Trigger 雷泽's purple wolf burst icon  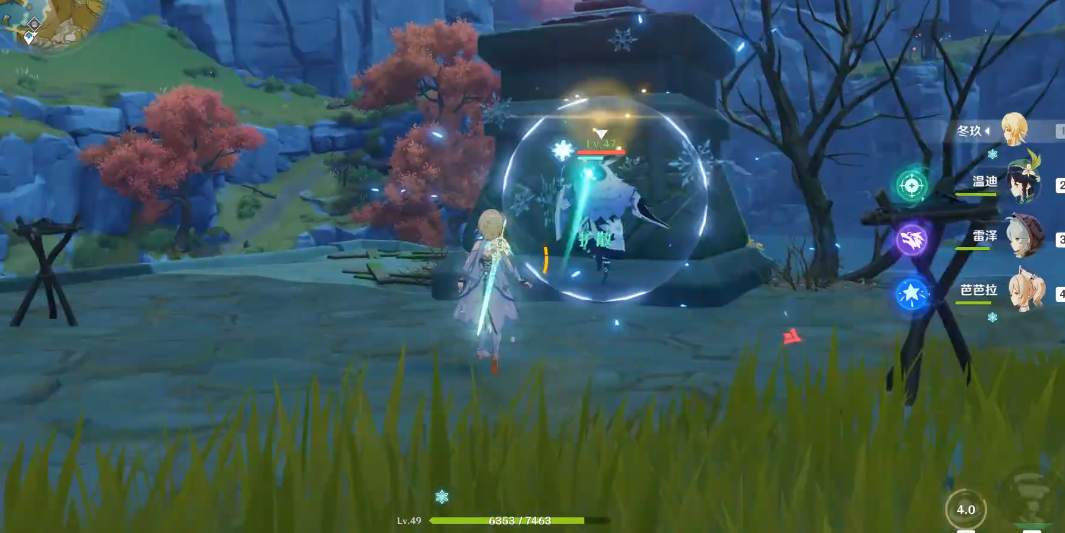coord(911,239)
